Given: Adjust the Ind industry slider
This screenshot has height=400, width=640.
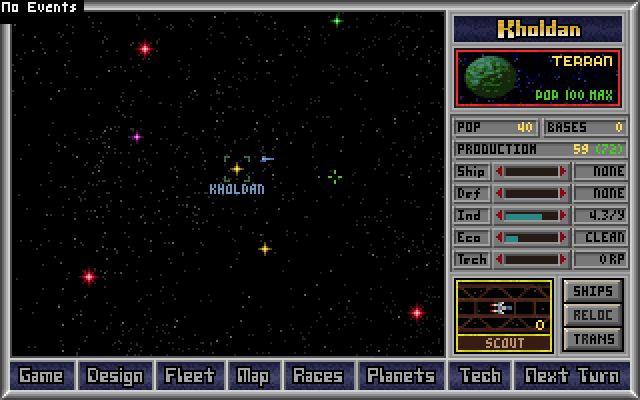Looking at the screenshot, I should point(531,216).
